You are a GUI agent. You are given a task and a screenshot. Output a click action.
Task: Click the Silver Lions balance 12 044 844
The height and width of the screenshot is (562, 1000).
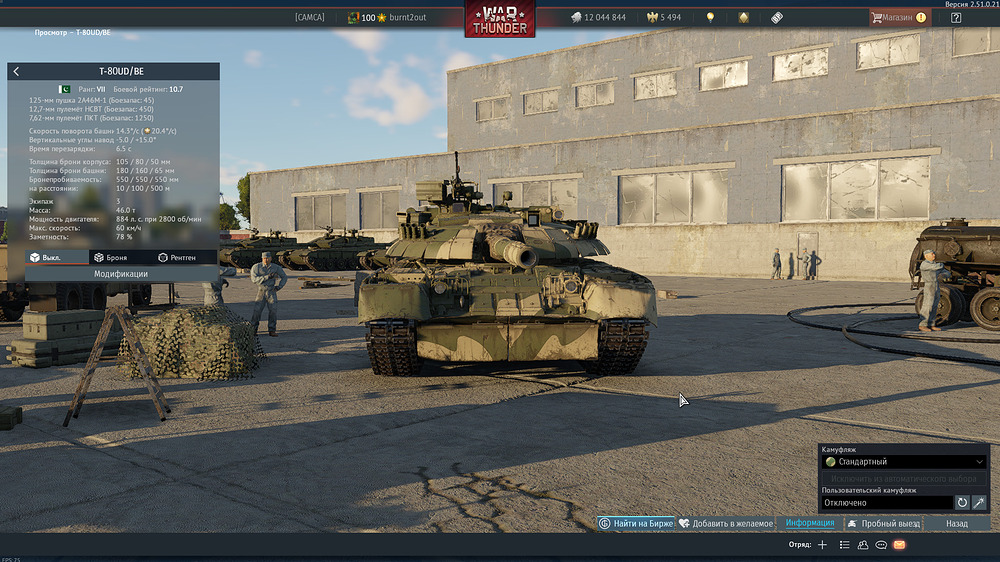tap(598, 17)
